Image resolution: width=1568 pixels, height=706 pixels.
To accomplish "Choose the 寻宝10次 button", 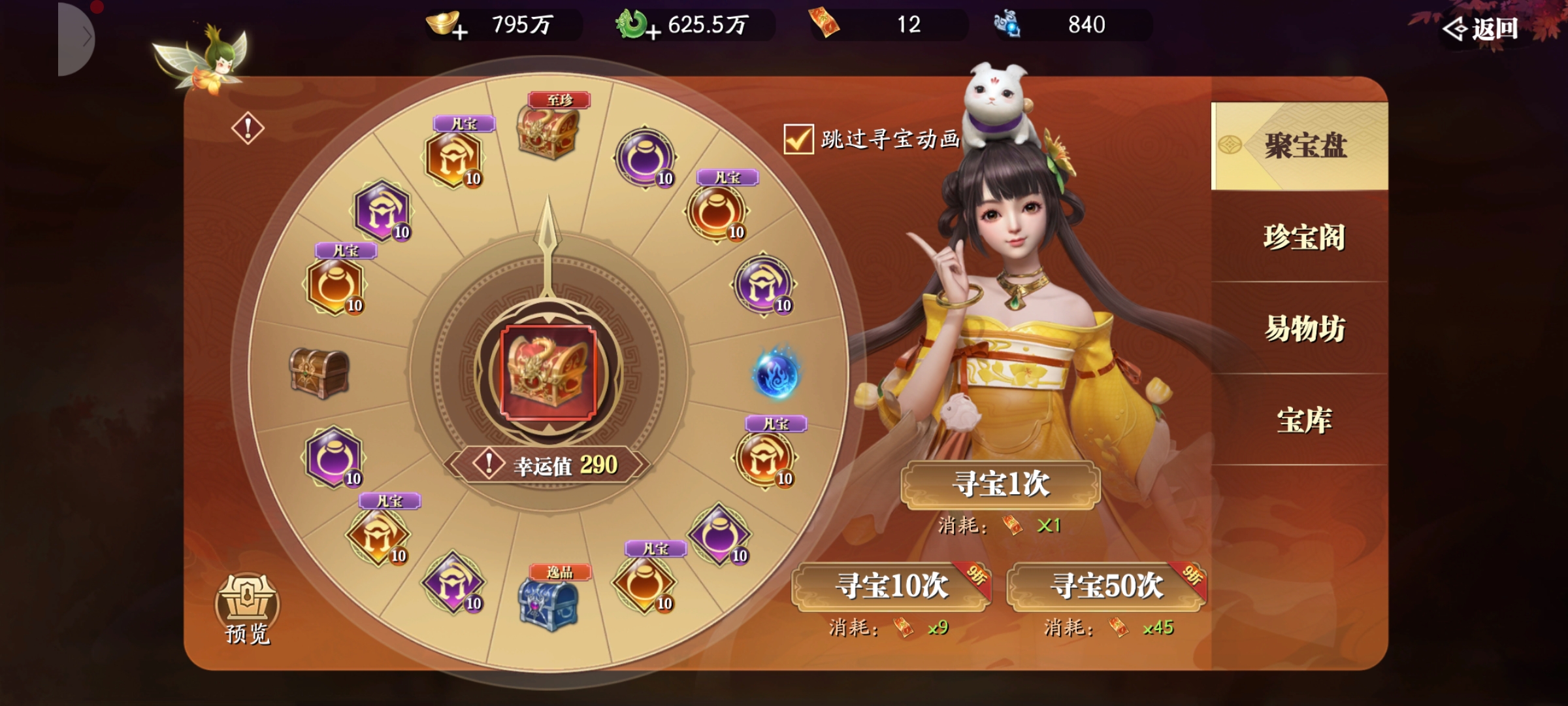I will [x=891, y=586].
